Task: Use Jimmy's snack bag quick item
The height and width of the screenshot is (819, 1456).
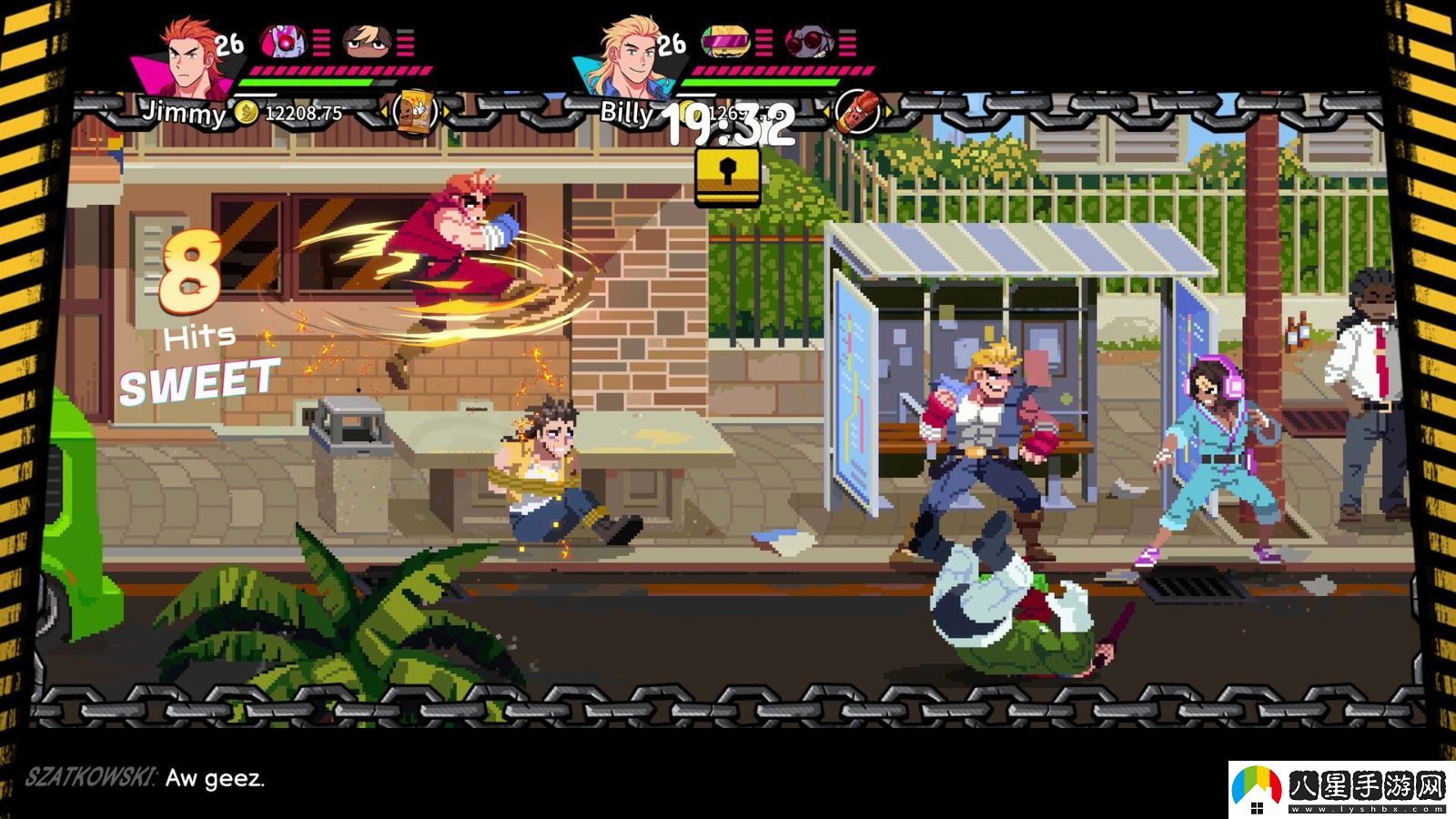Action: pyautogui.click(x=414, y=113)
